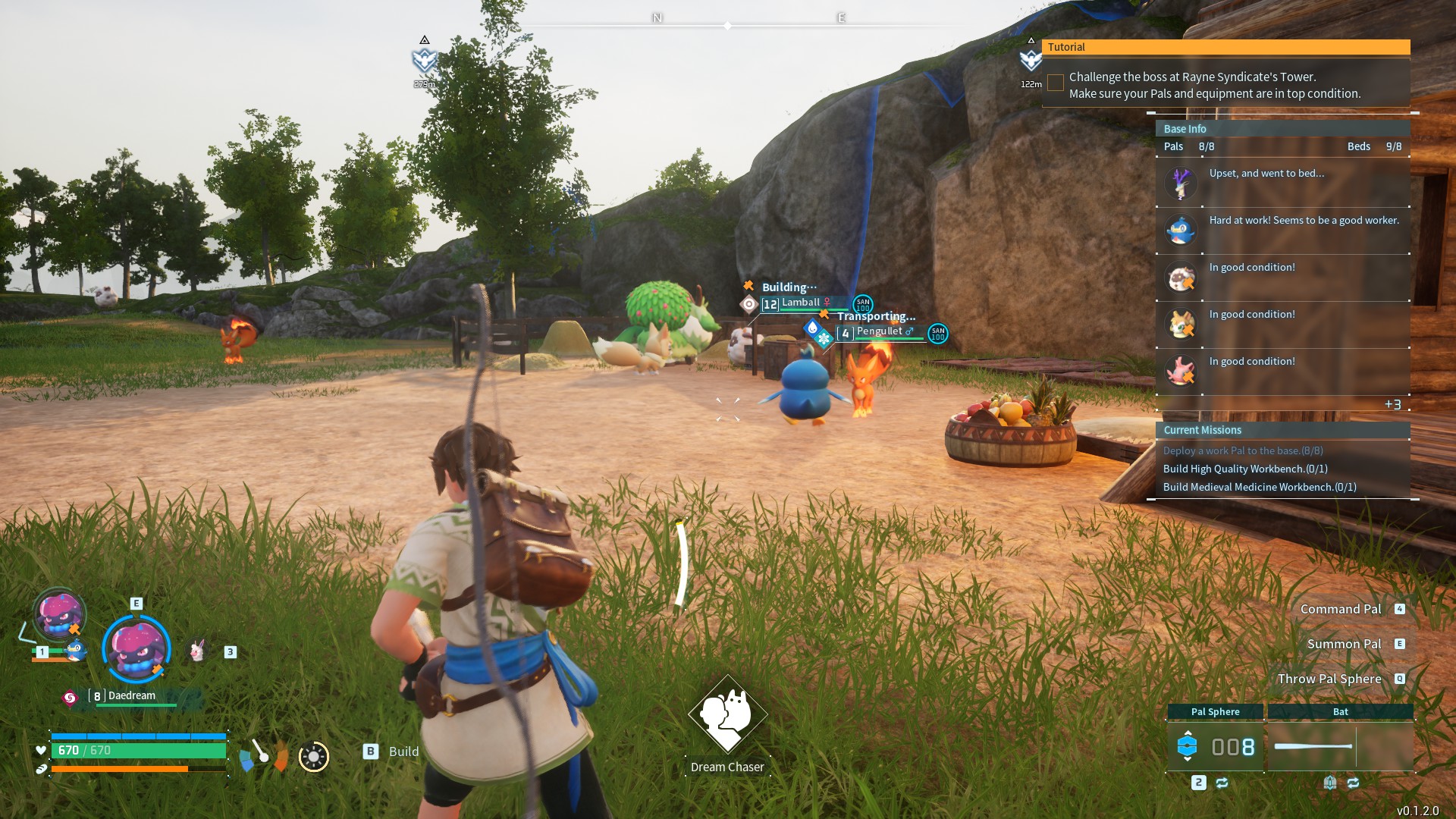Click the Pengullet name tag
Viewport: 1456px width, 819px height.
[879, 331]
